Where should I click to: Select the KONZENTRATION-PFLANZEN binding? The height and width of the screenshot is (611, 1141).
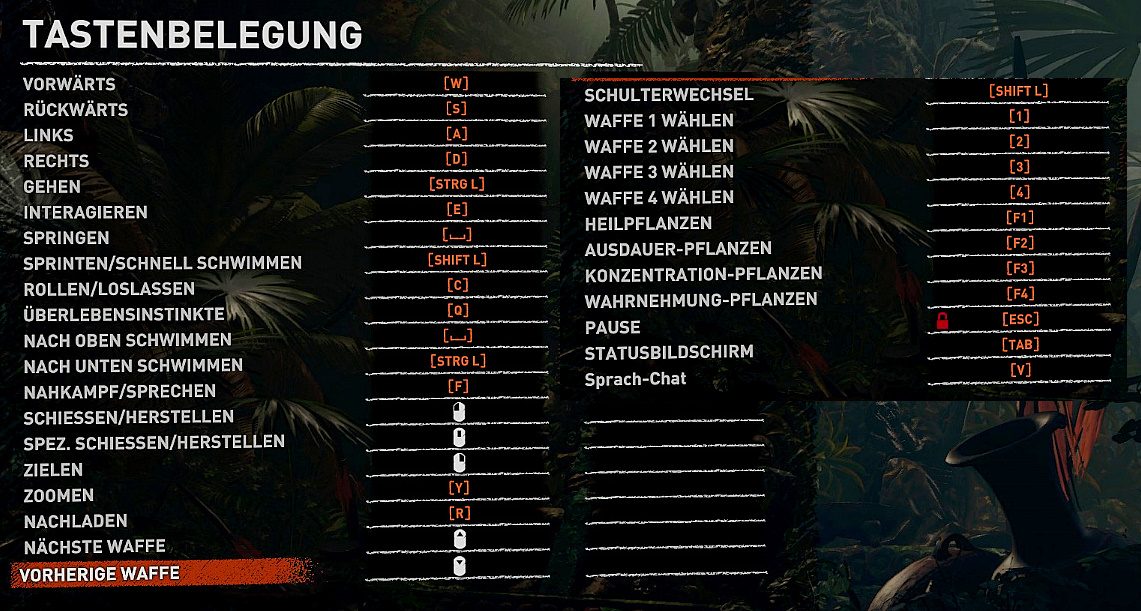click(x=1018, y=269)
